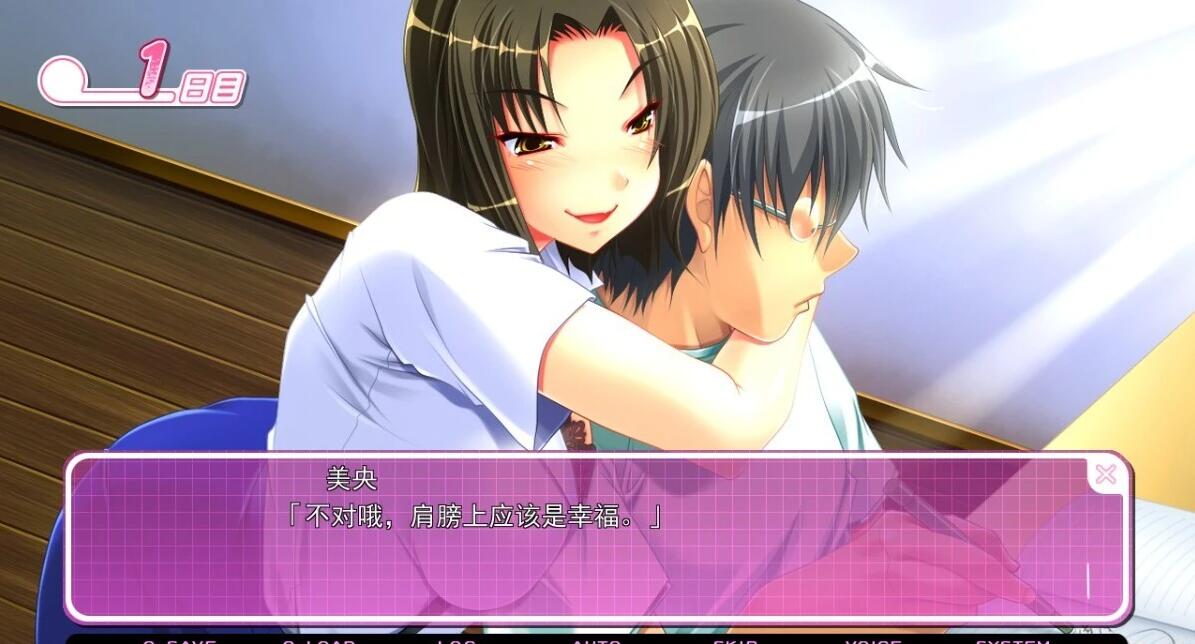Image resolution: width=1195 pixels, height=644 pixels.
Task: Toggle AUTO text advance mode
Action: tap(596, 640)
